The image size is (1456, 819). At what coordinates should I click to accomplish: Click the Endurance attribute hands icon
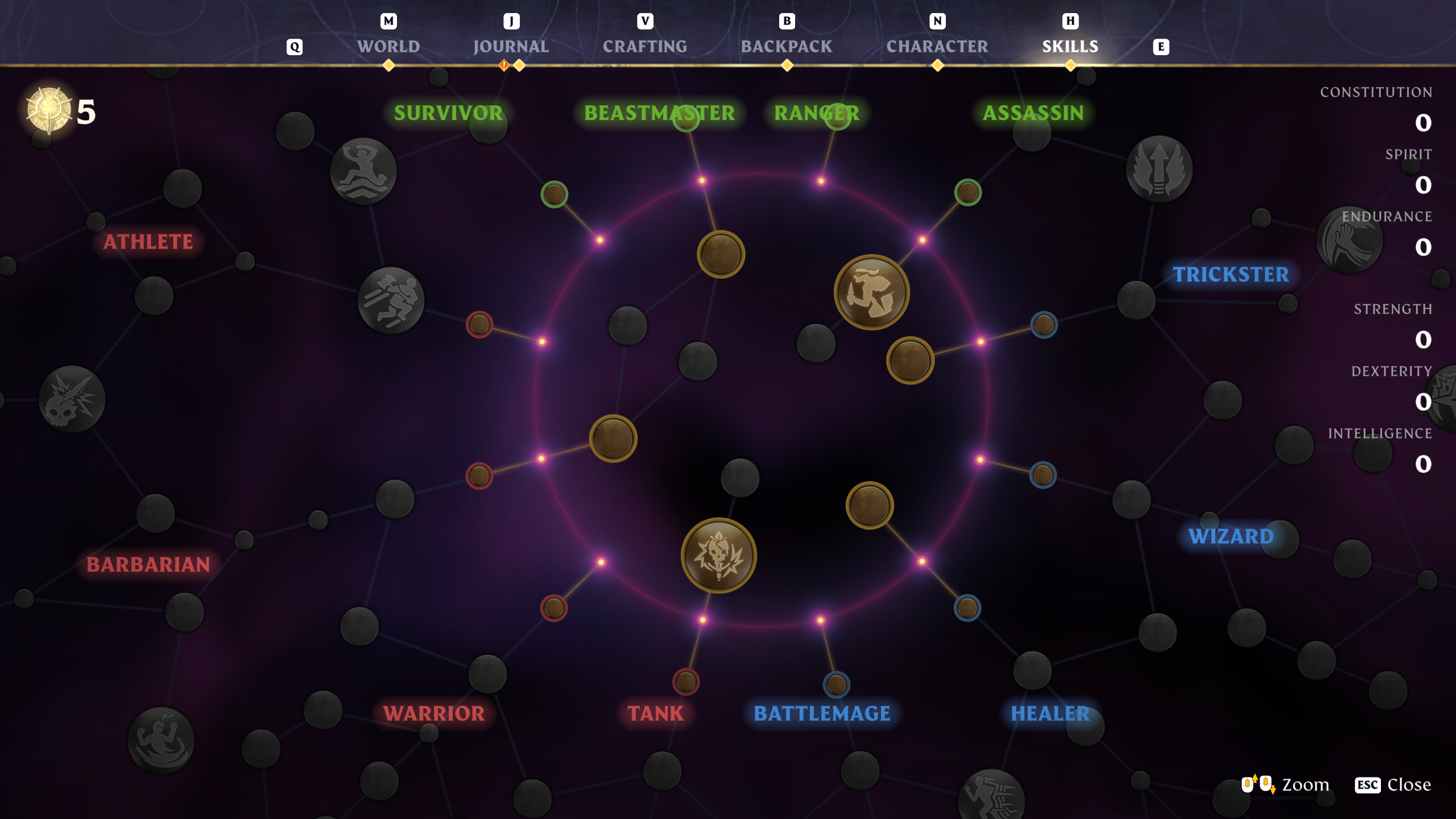1350,239
